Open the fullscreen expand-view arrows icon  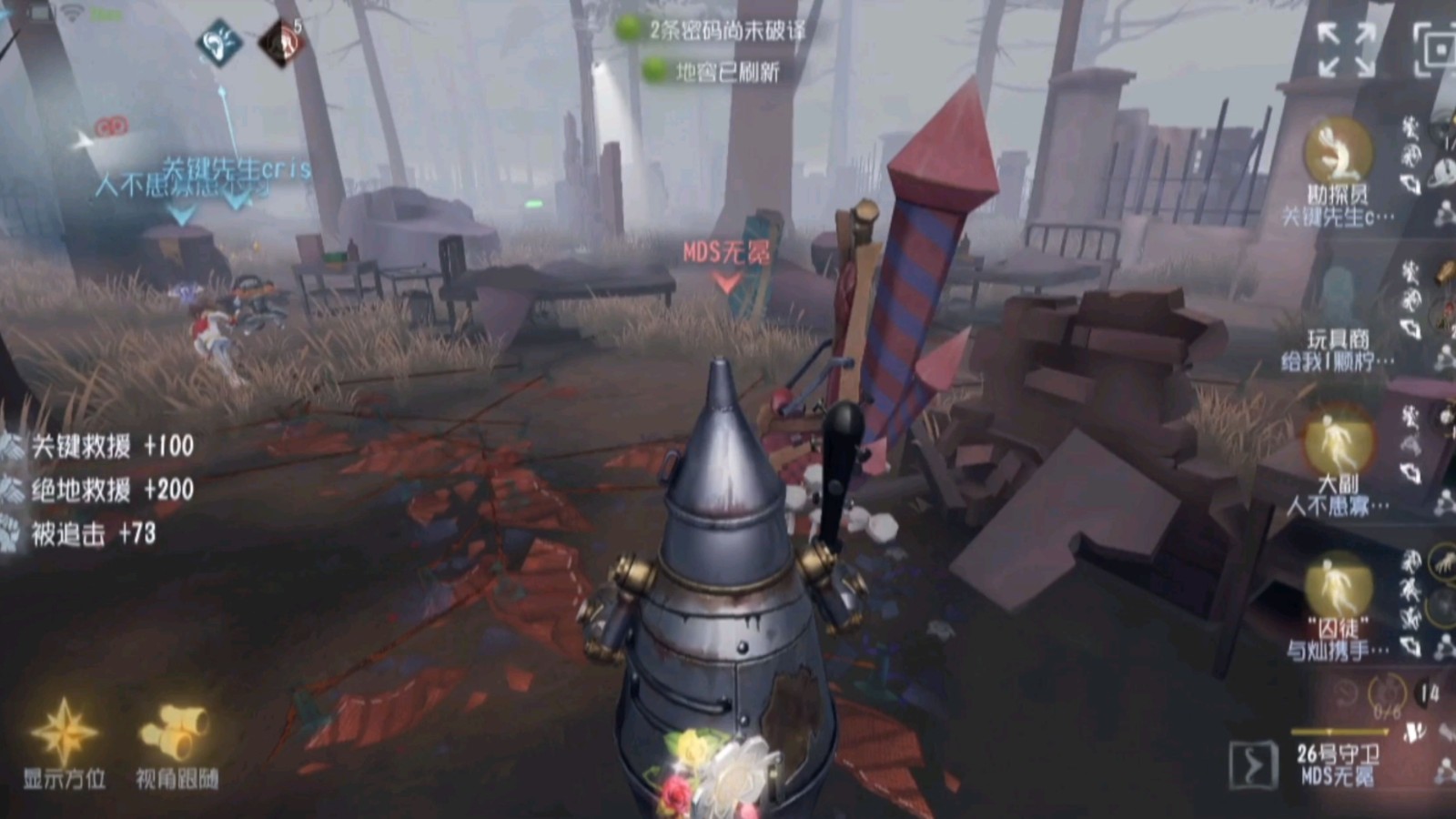click(1344, 48)
